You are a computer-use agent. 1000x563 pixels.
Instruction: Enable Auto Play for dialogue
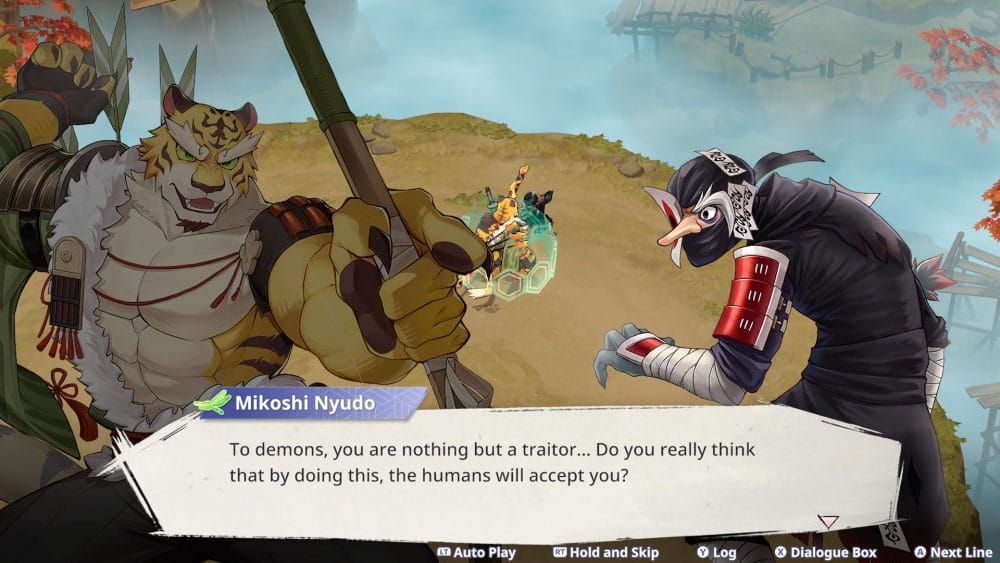(x=477, y=552)
